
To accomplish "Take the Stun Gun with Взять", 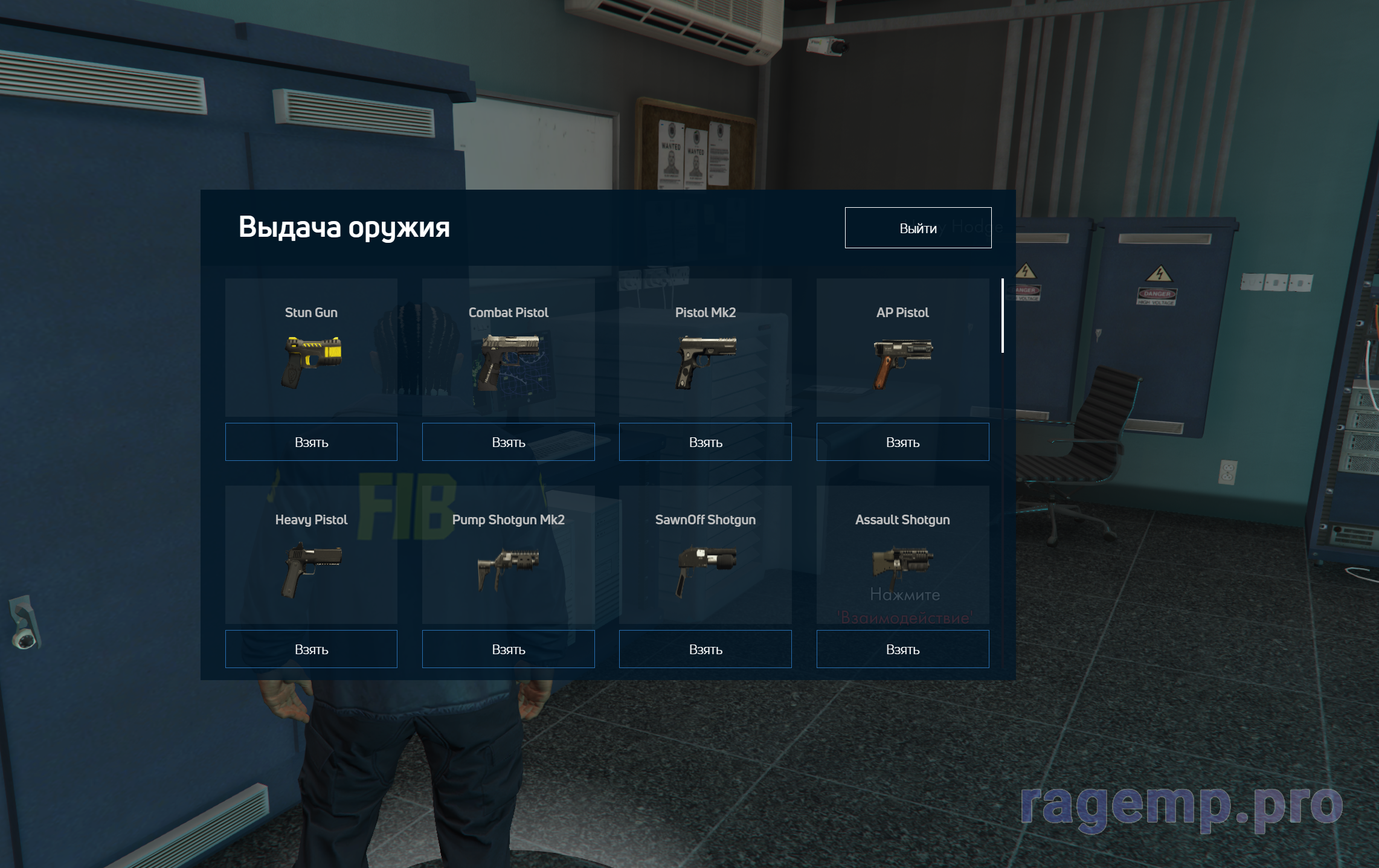I will click(x=311, y=442).
